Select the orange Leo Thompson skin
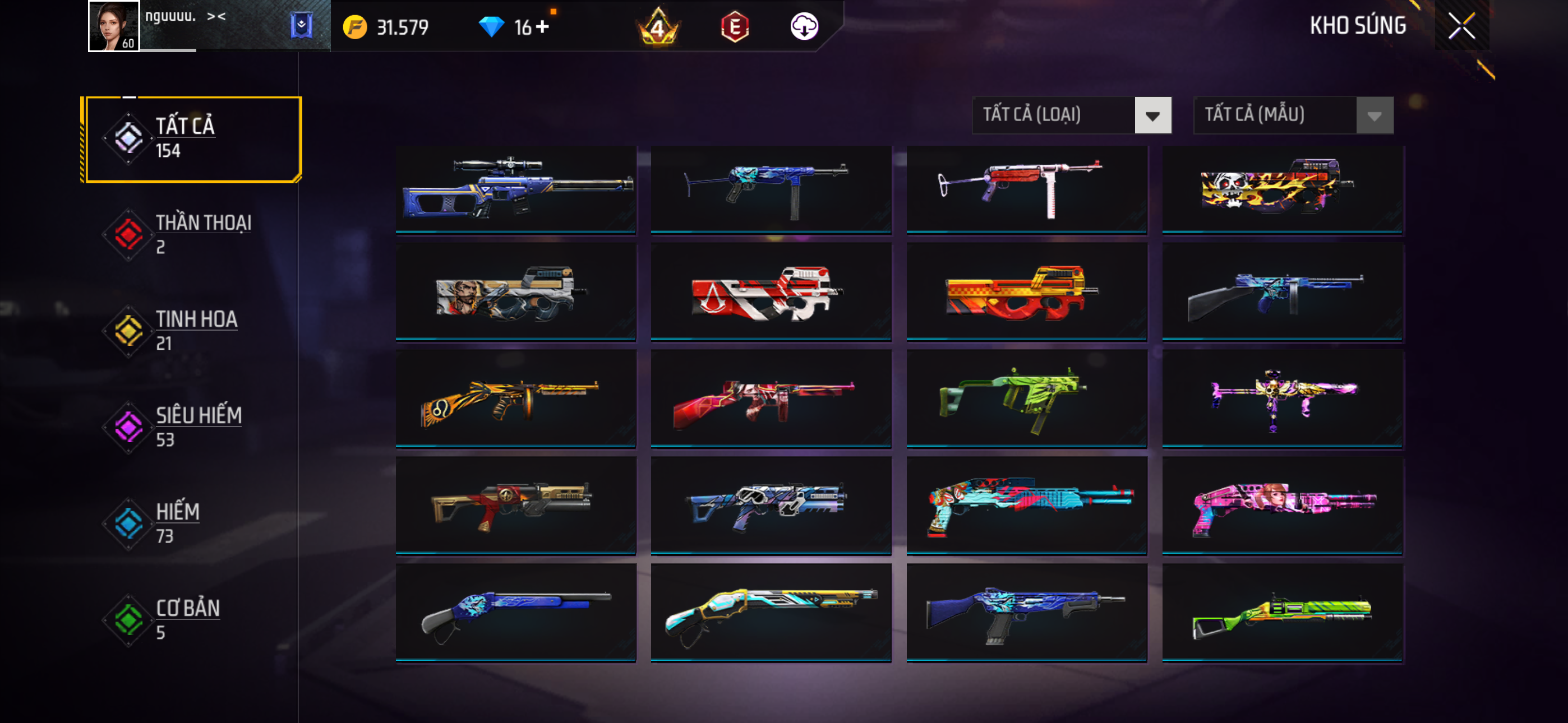Image resolution: width=1568 pixels, height=723 pixels. tap(515, 398)
